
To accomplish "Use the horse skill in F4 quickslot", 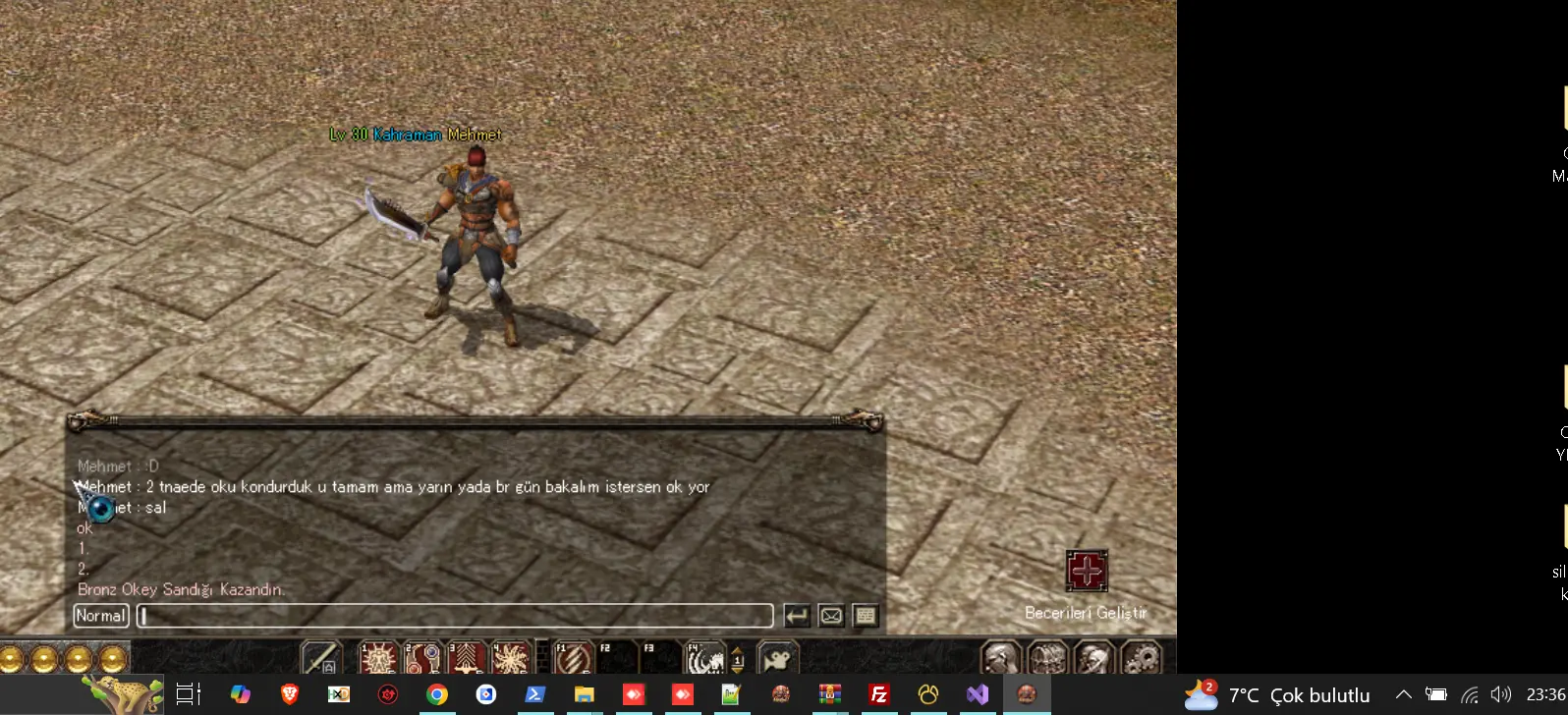I will [x=703, y=658].
